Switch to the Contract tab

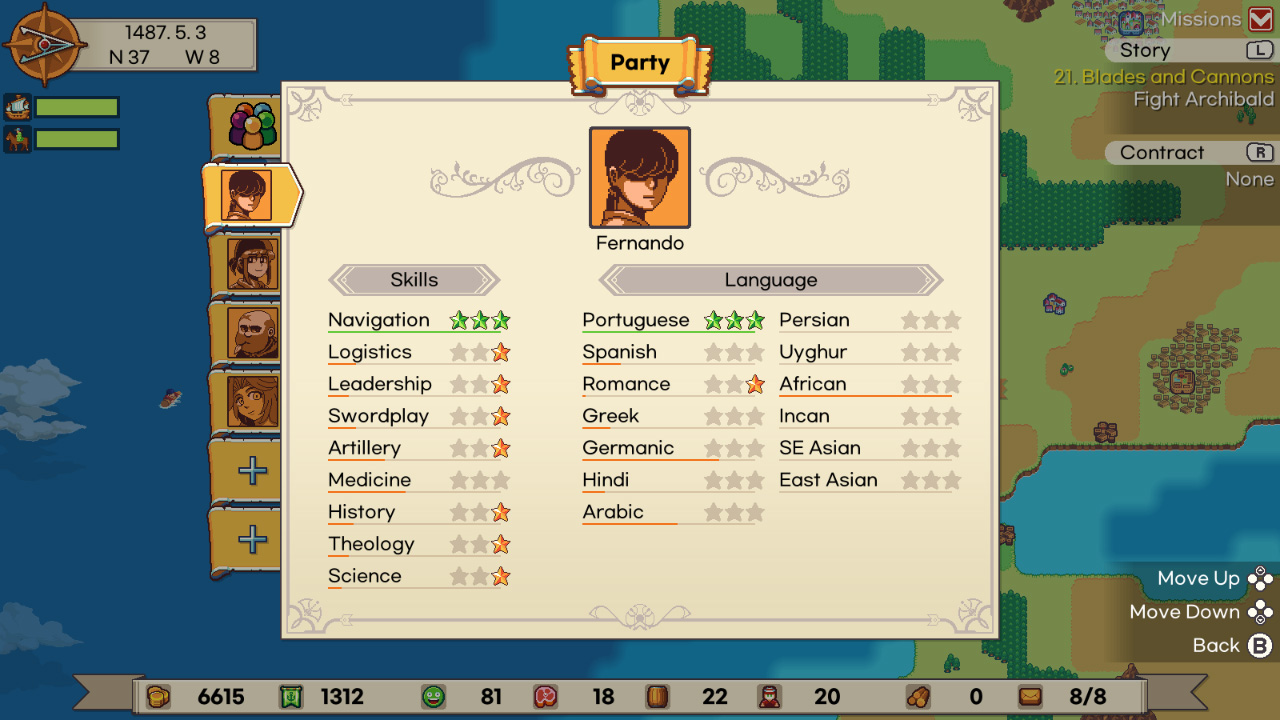[x=1162, y=152]
